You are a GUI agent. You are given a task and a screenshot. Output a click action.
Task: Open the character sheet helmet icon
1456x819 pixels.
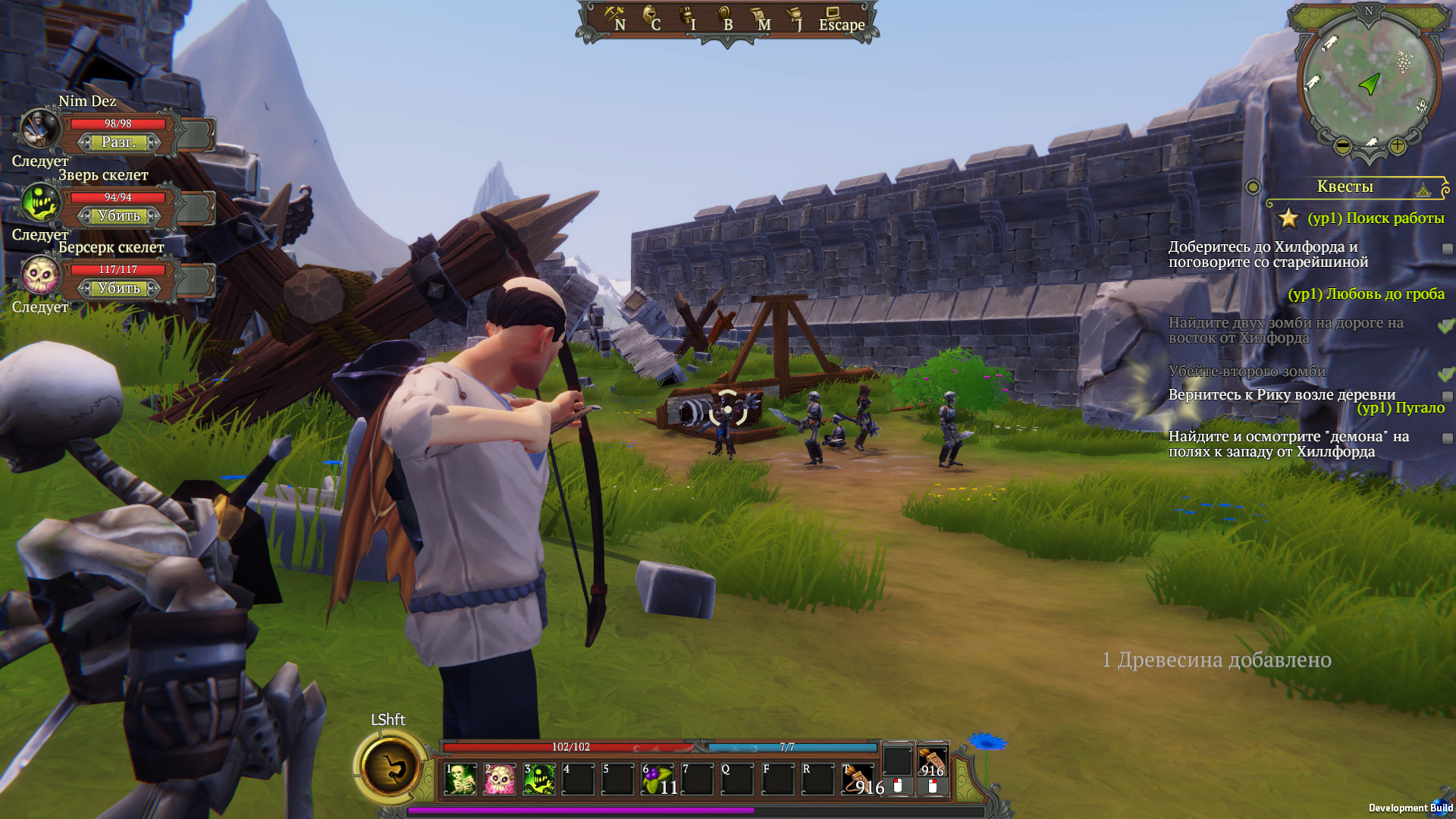(651, 18)
